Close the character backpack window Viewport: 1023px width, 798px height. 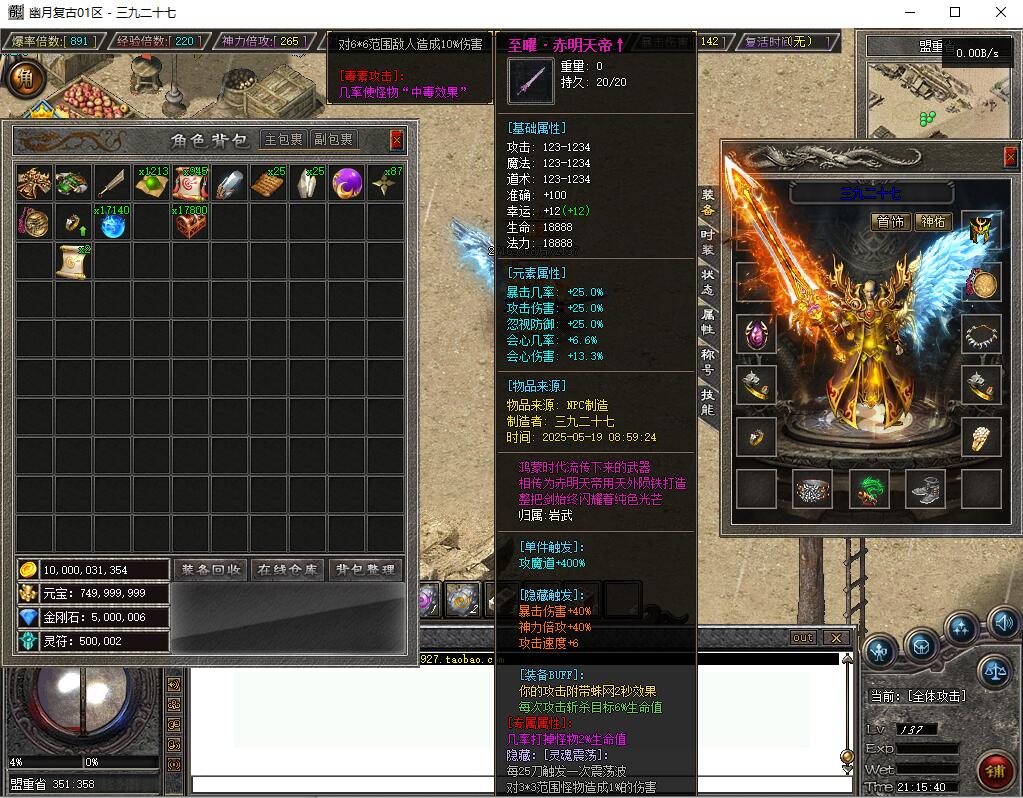[x=397, y=140]
